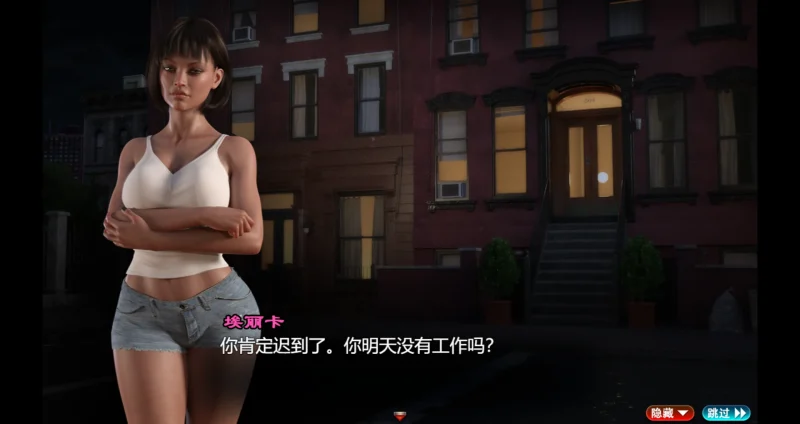
Task: Hide the dialogue box with 隐藏 button
Action: pos(669,412)
